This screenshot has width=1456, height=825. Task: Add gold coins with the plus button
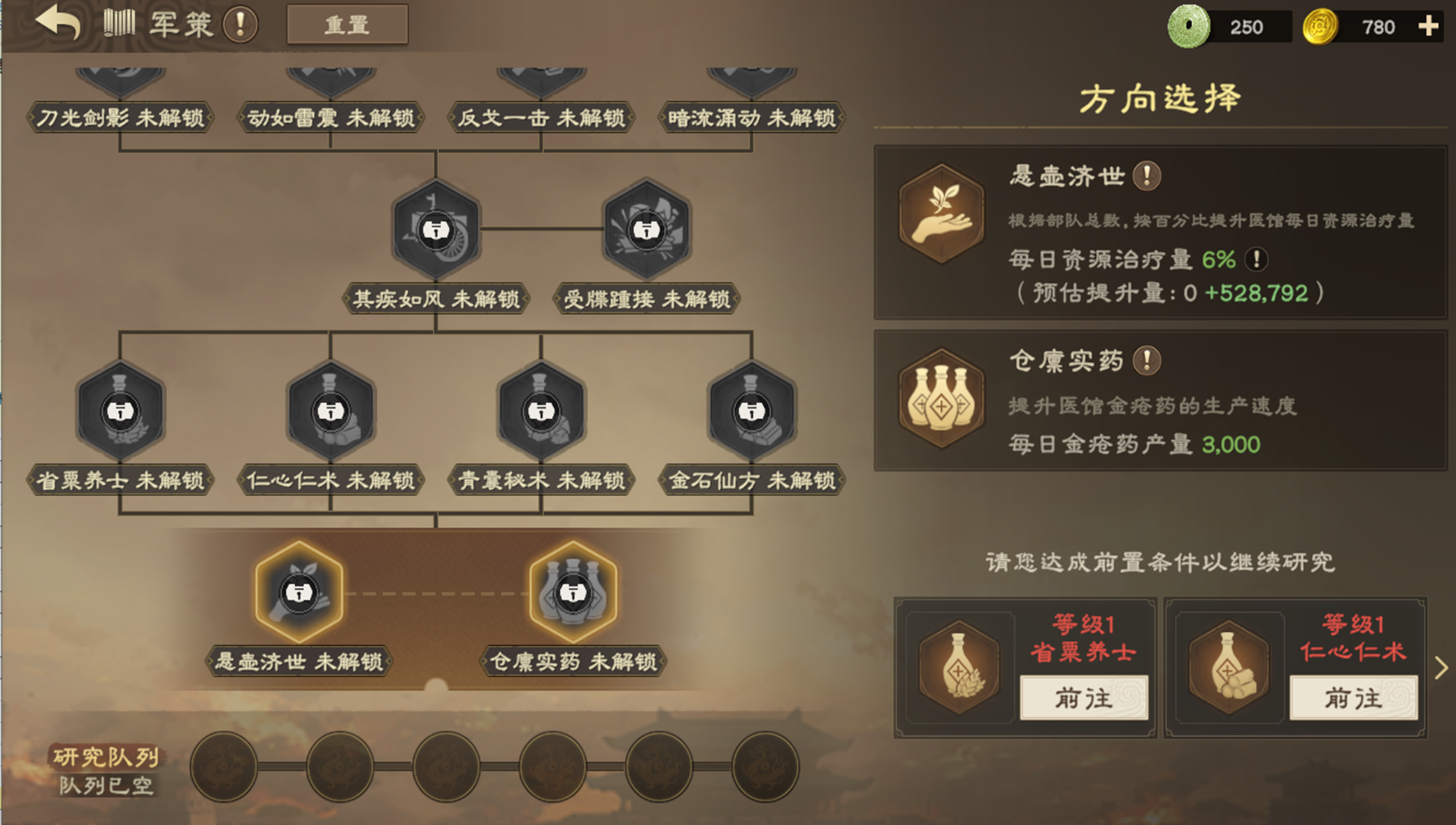coord(1428,27)
